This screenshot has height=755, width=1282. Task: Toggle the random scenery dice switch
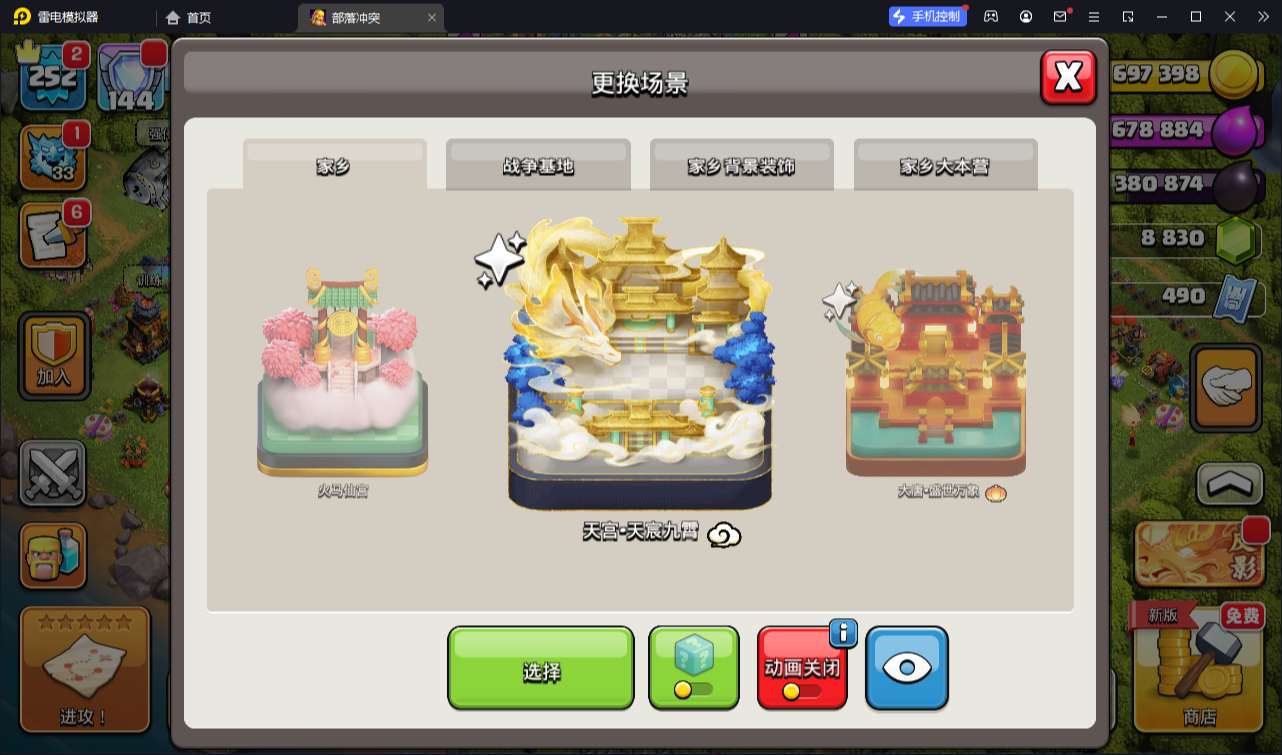point(694,668)
